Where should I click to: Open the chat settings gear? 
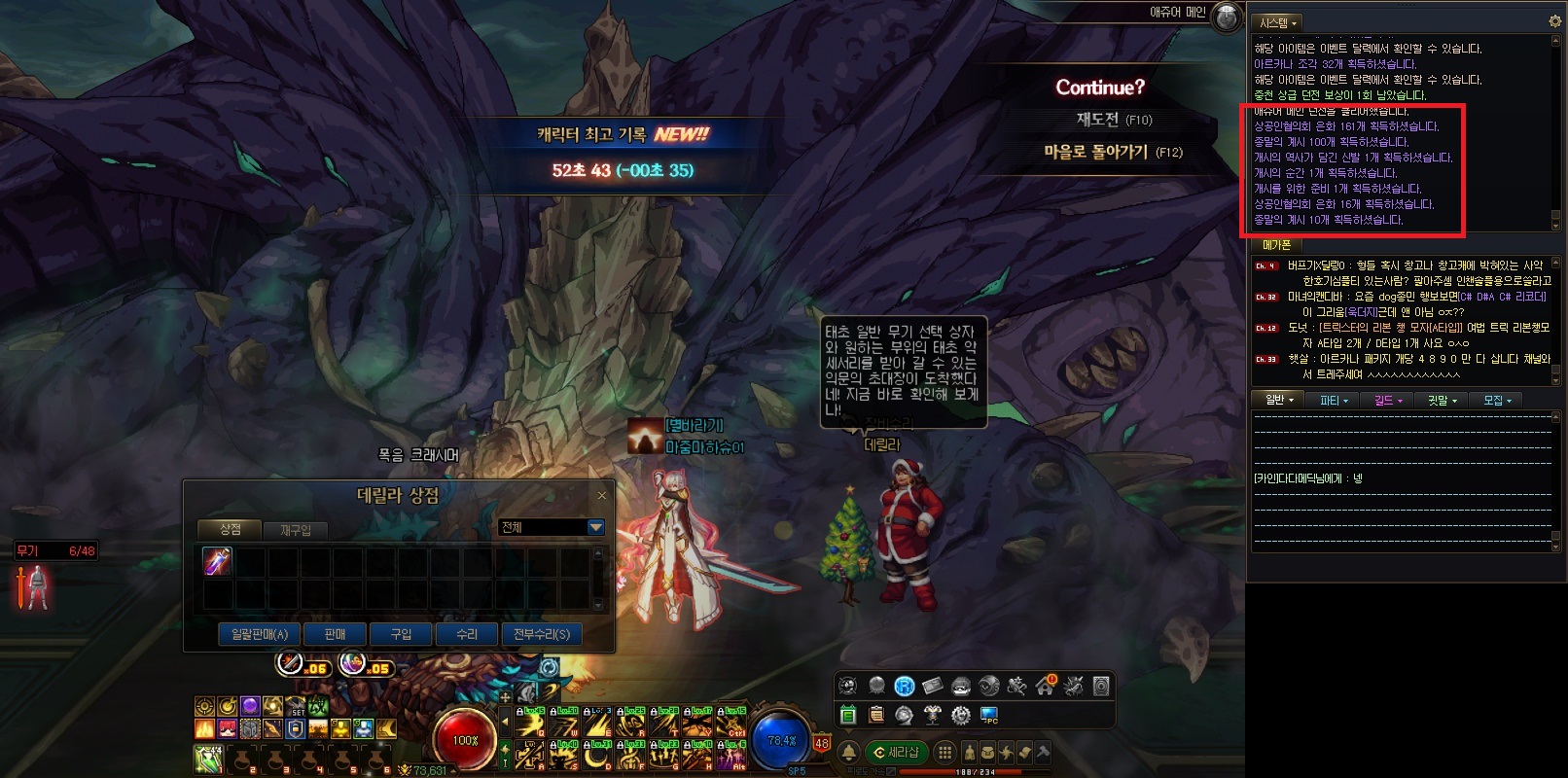click(x=1553, y=21)
